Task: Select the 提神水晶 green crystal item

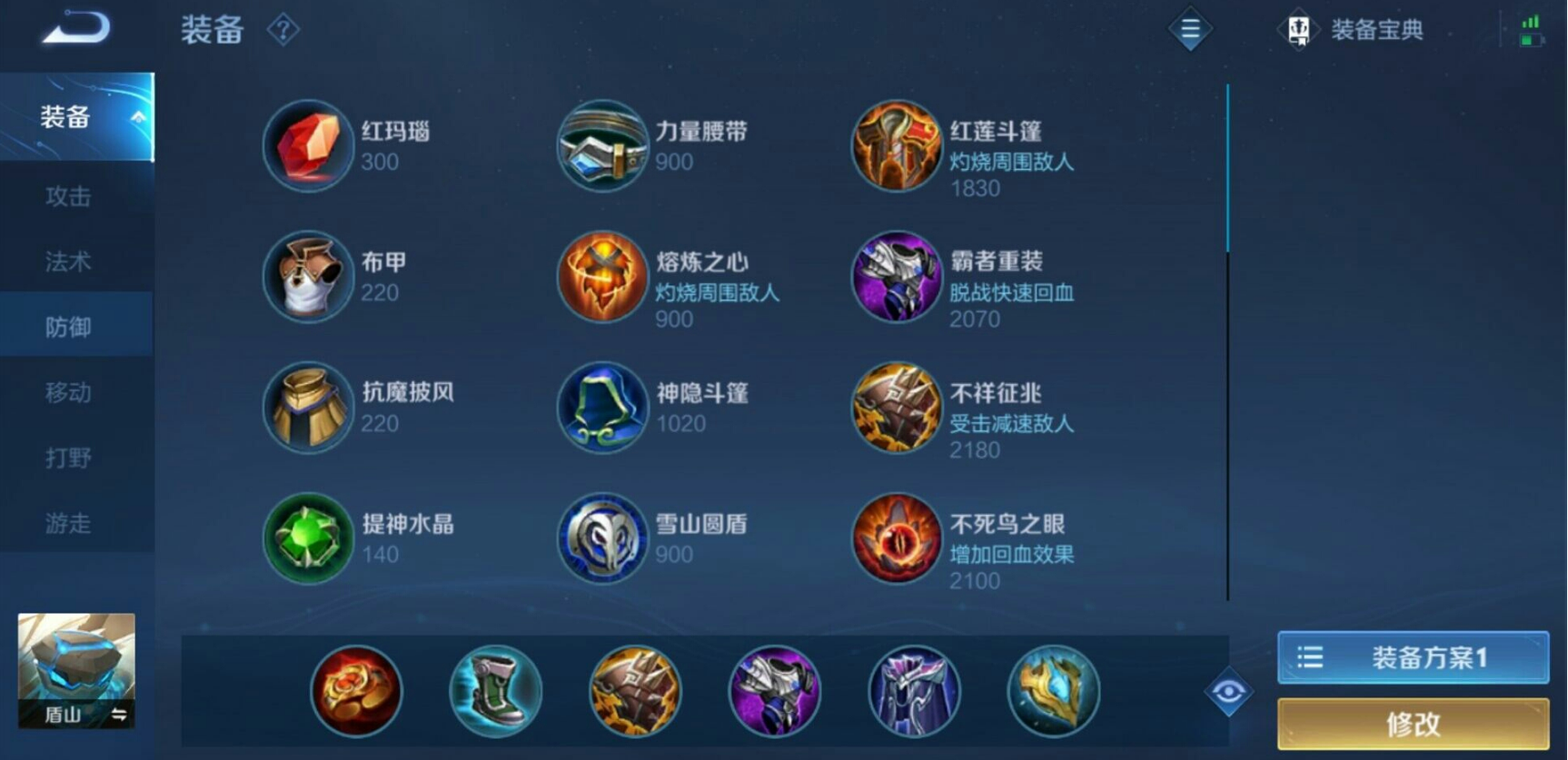Action: 308,538
